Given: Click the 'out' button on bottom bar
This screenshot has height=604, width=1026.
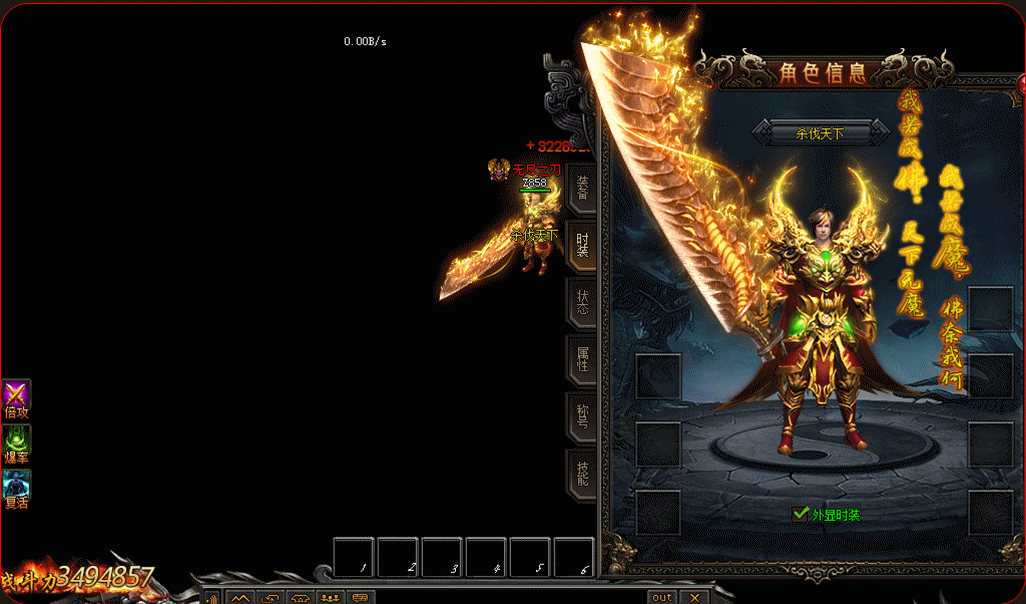Looking at the screenshot, I should coord(662,597).
